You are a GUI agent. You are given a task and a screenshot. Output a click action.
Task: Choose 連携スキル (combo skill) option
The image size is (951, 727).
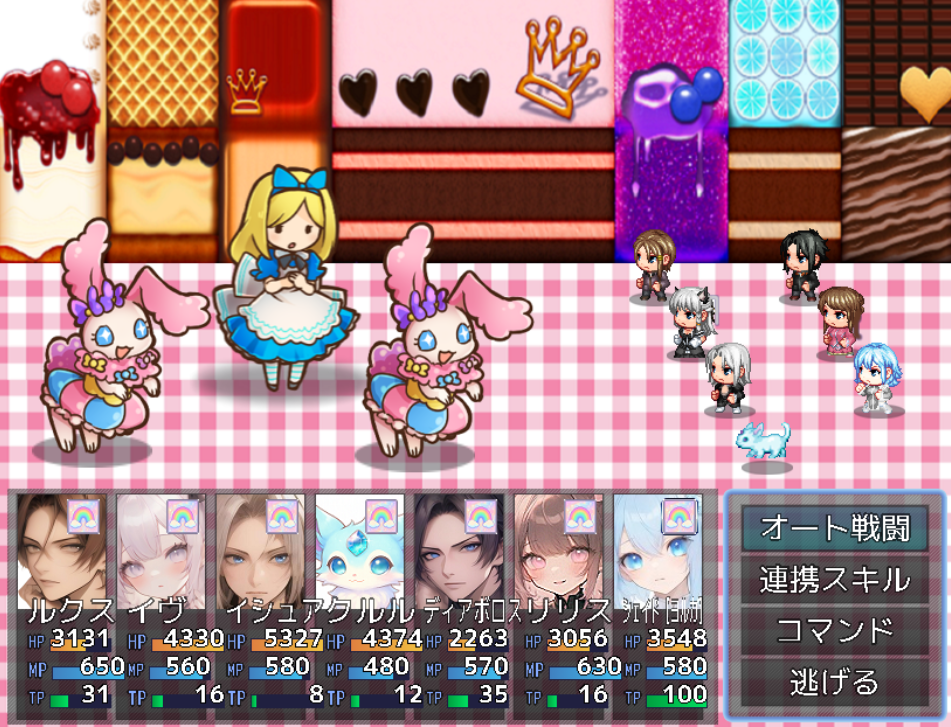(x=834, y=579)
